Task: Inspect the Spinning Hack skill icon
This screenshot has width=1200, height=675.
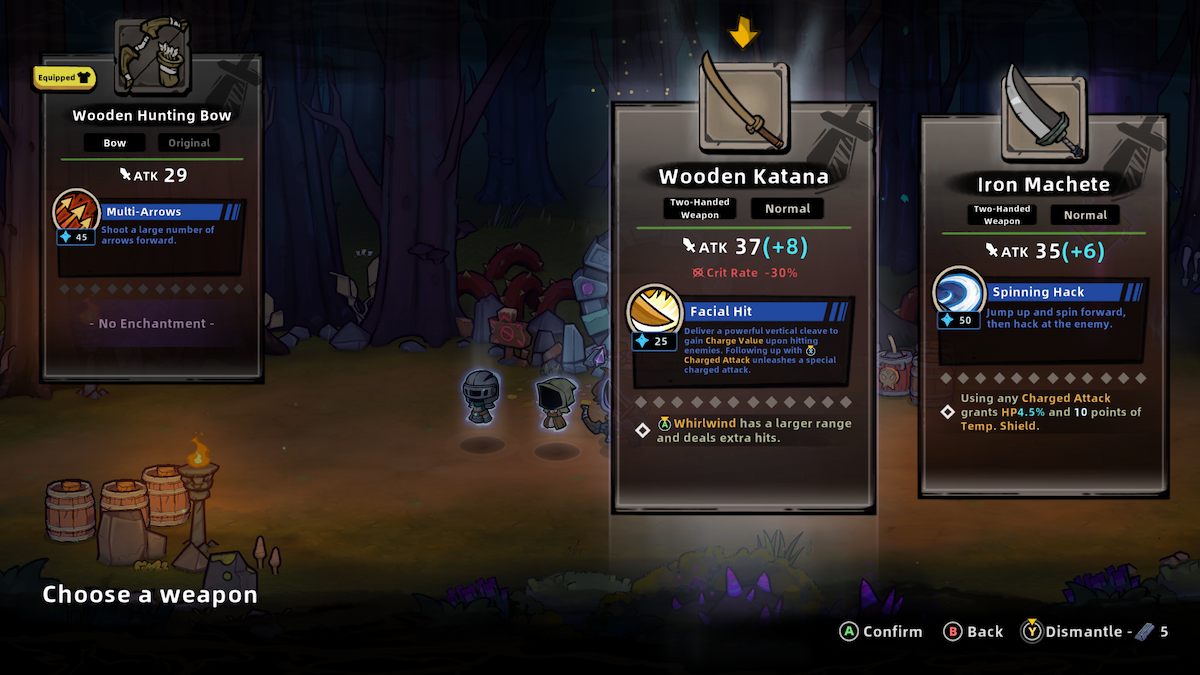Action: pyautogui.click(x=959, y=293)
